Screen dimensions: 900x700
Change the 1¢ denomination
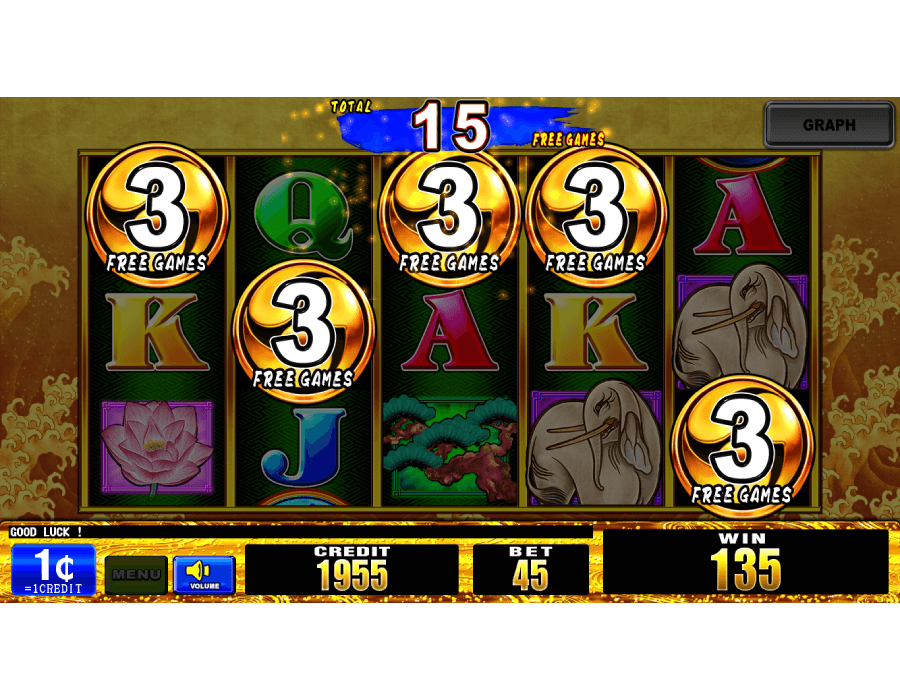54,571
